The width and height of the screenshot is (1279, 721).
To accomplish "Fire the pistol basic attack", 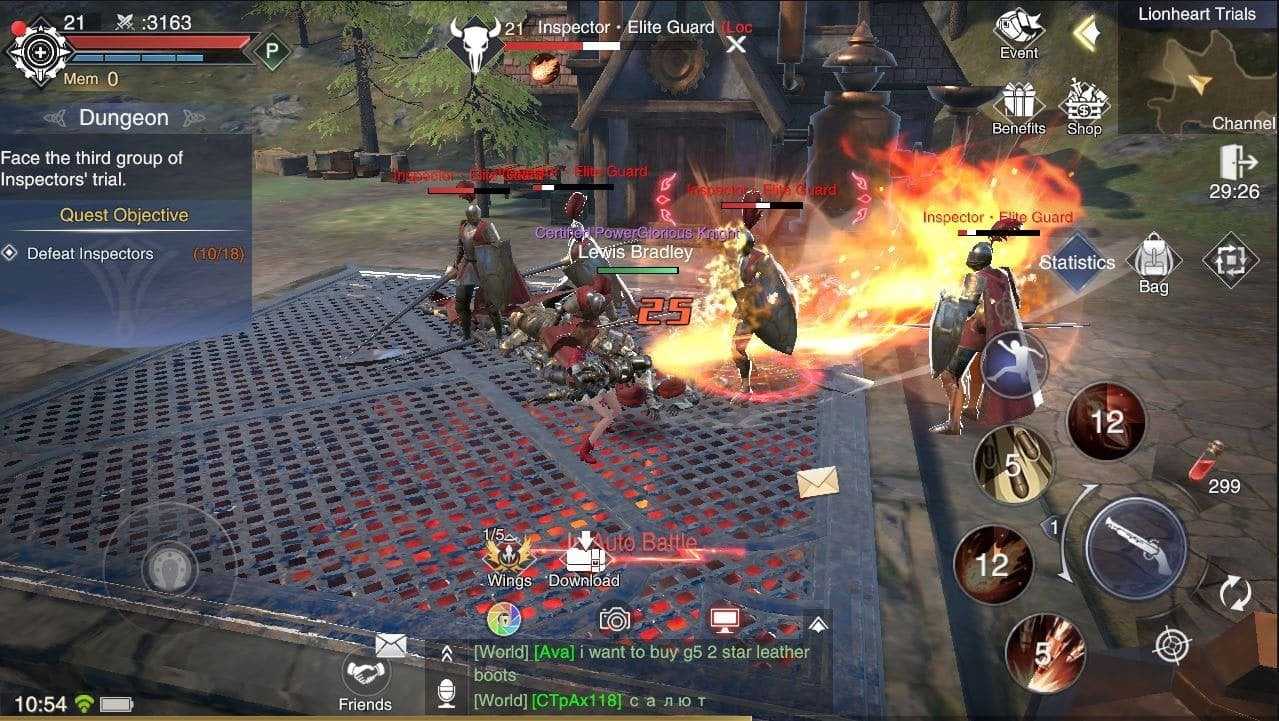I will coord(1135,547).
